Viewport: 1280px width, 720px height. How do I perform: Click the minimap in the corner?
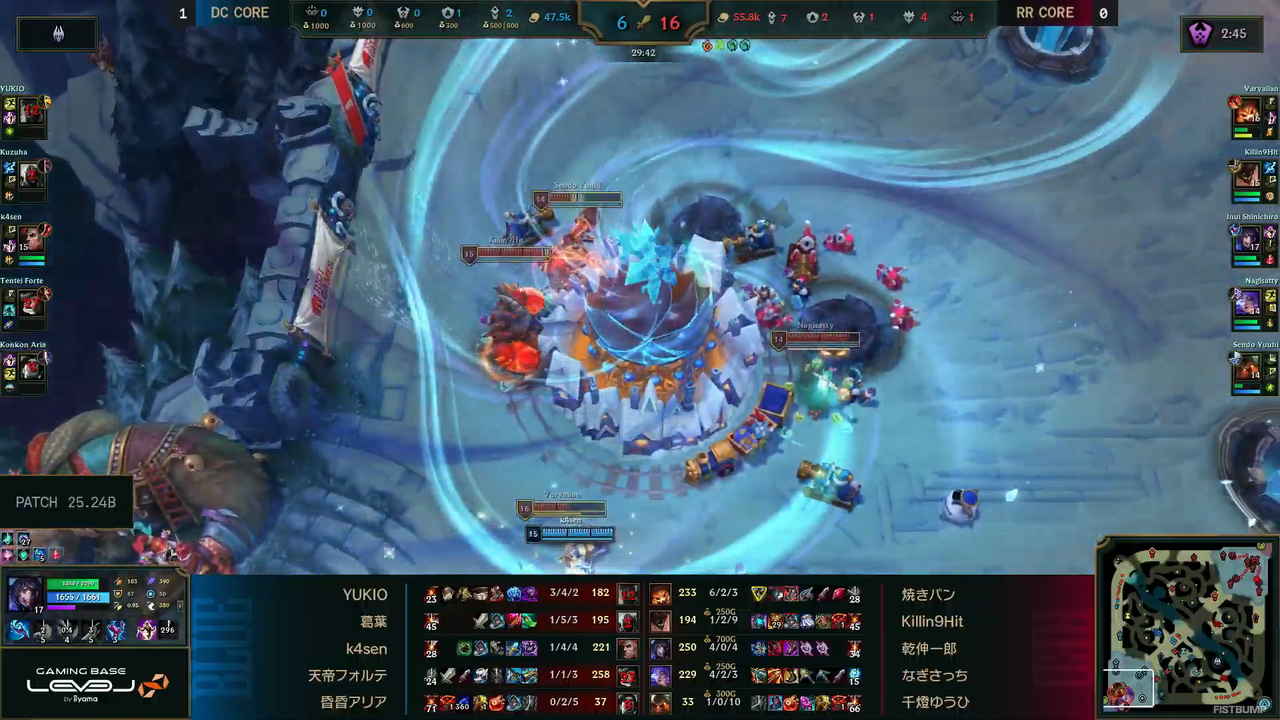(1186, 629)
